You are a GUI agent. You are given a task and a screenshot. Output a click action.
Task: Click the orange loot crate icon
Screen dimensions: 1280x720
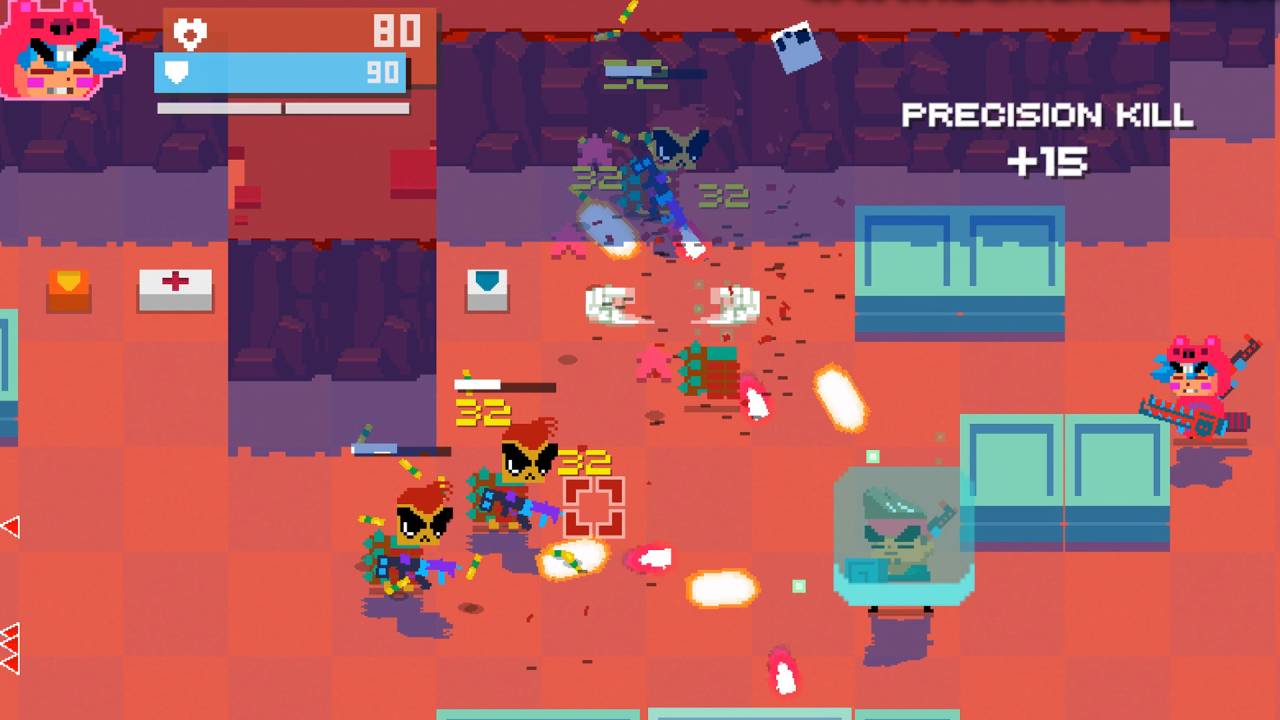click(68, 292)
